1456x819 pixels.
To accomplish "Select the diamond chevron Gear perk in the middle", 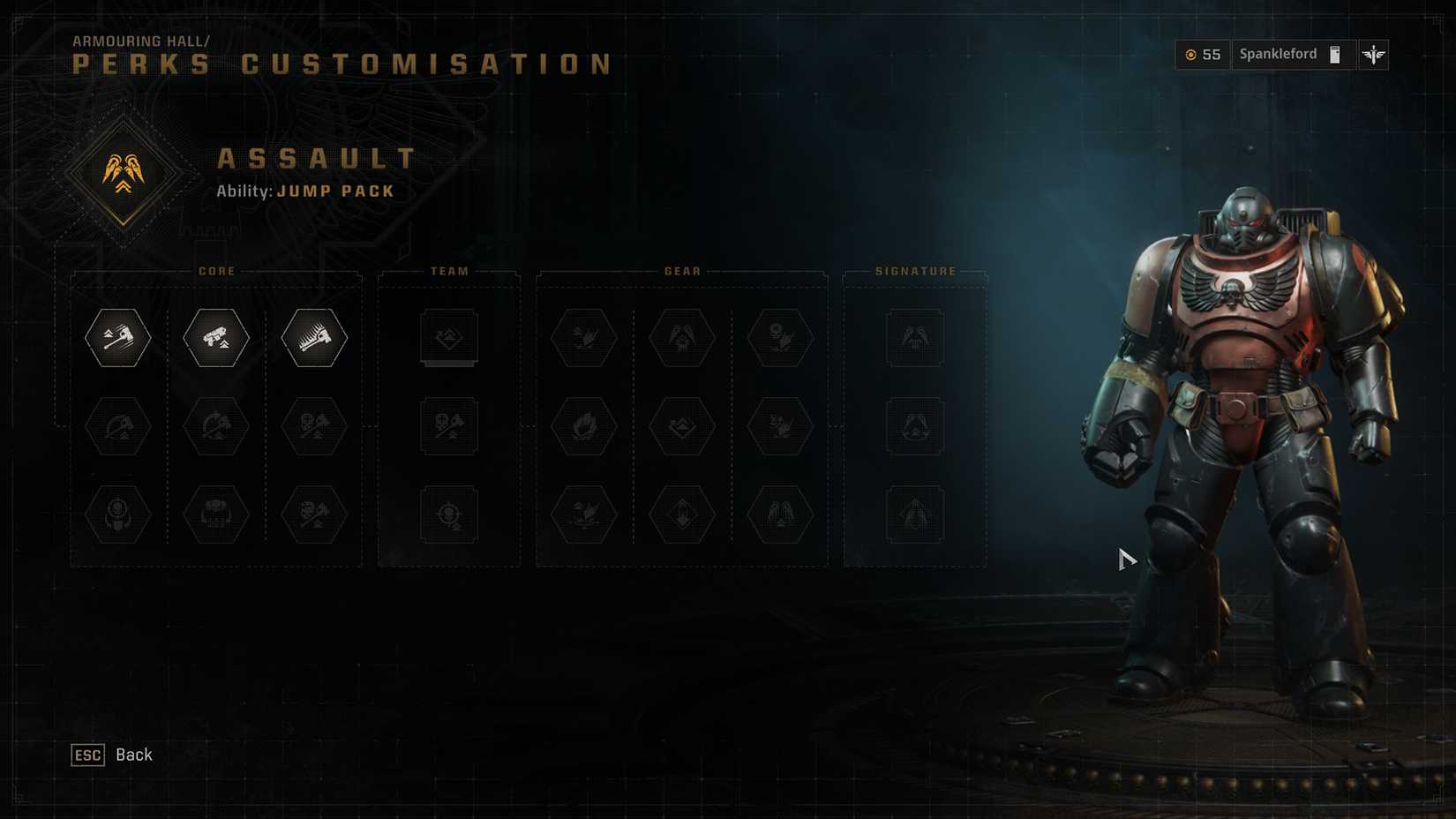I will click(x=682, y=426).
